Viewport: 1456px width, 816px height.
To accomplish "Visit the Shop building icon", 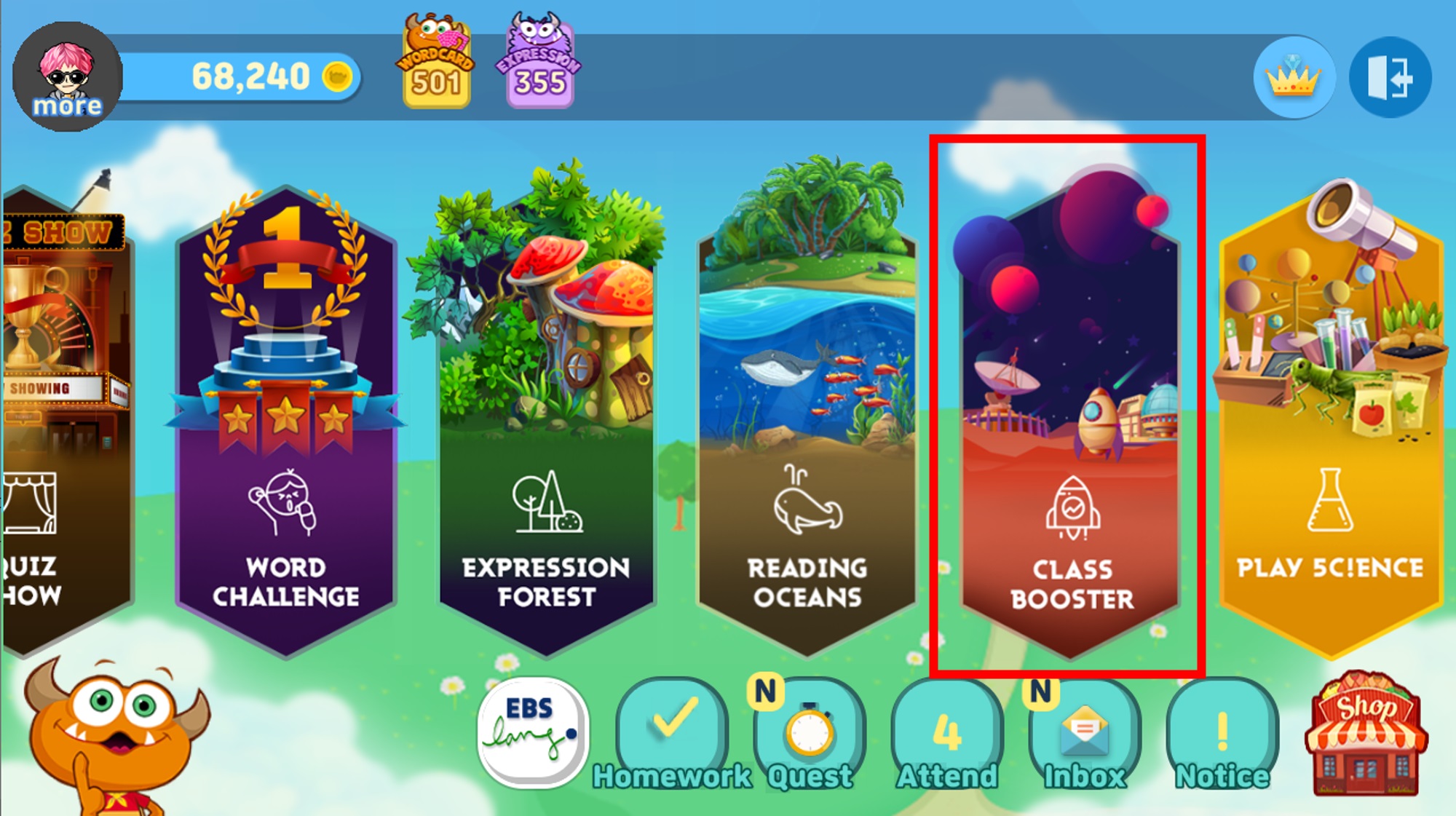I will click(1365, 734).
